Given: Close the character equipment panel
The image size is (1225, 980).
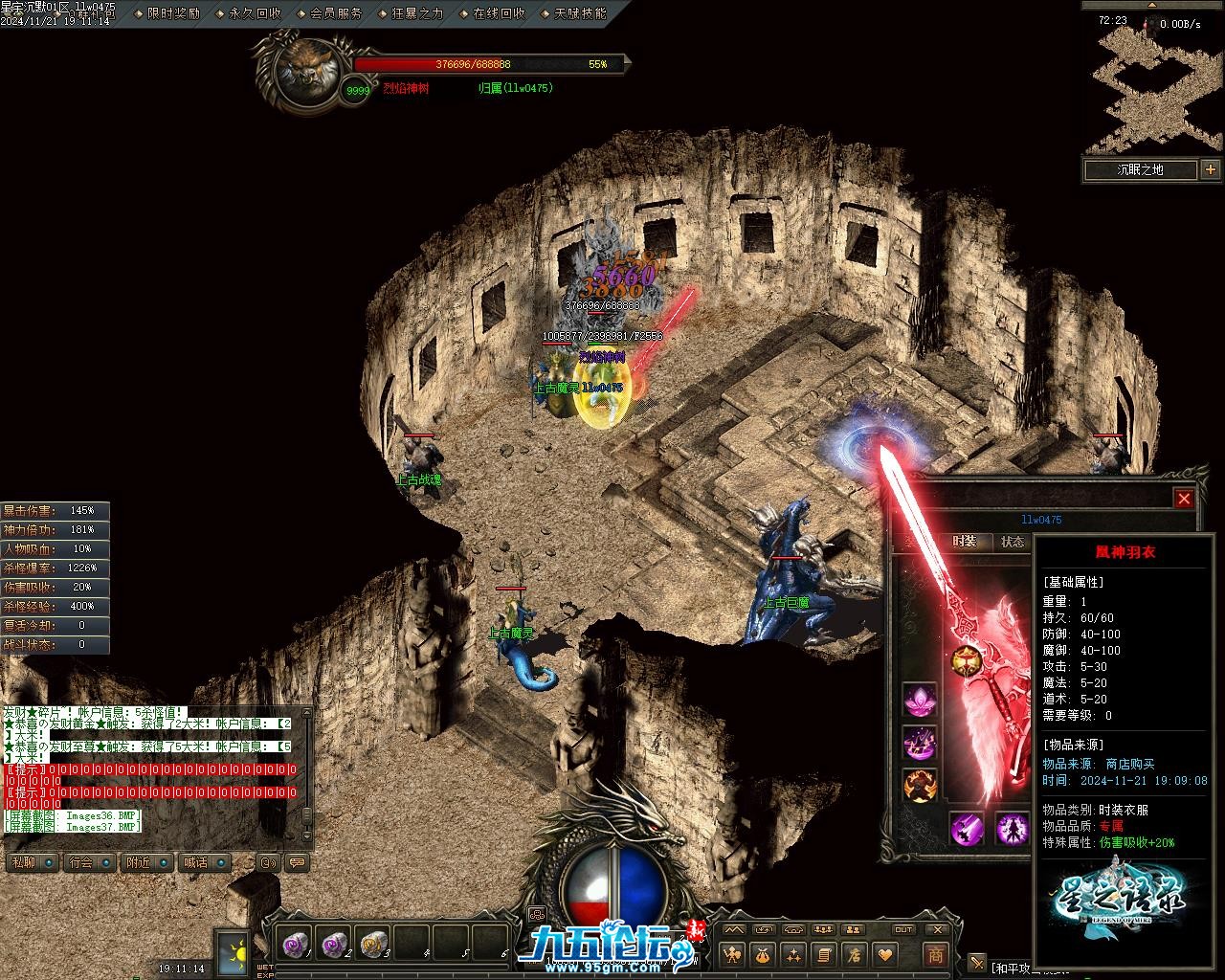Looking at the screenshot, I should coord(1184,499).
